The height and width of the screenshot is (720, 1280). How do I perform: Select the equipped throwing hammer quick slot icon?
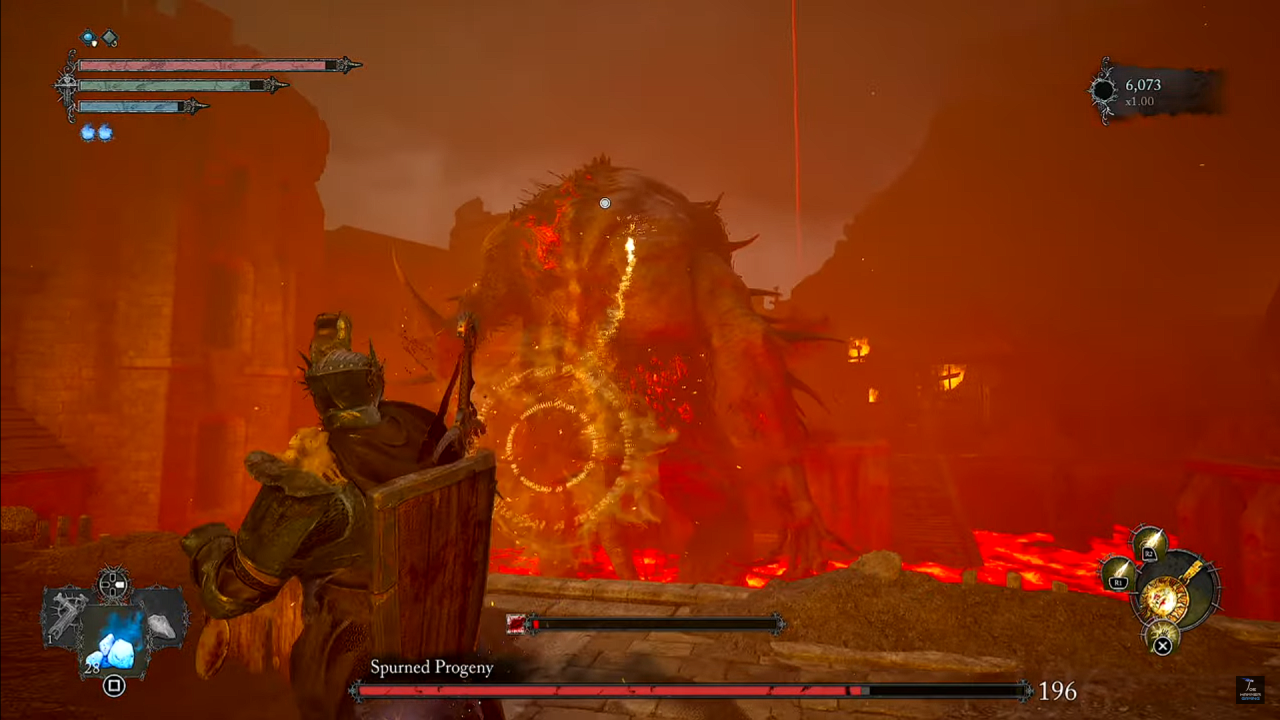66,613
